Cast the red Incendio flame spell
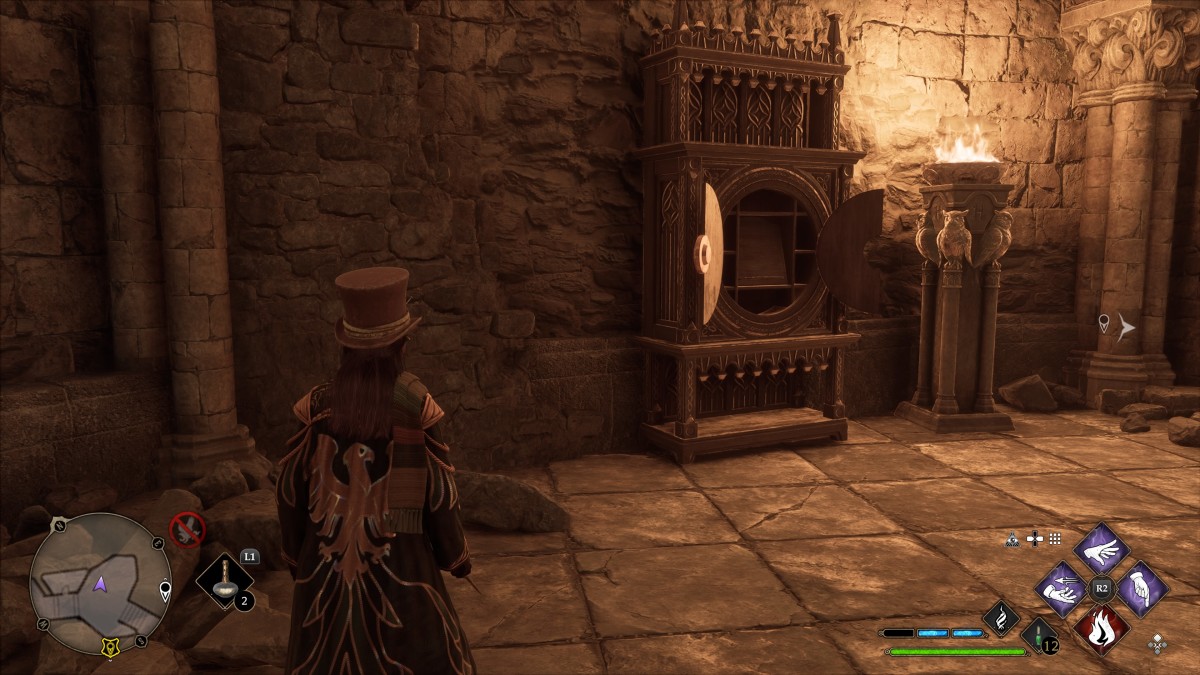 pyautogui.click(x=1101, y=629)
